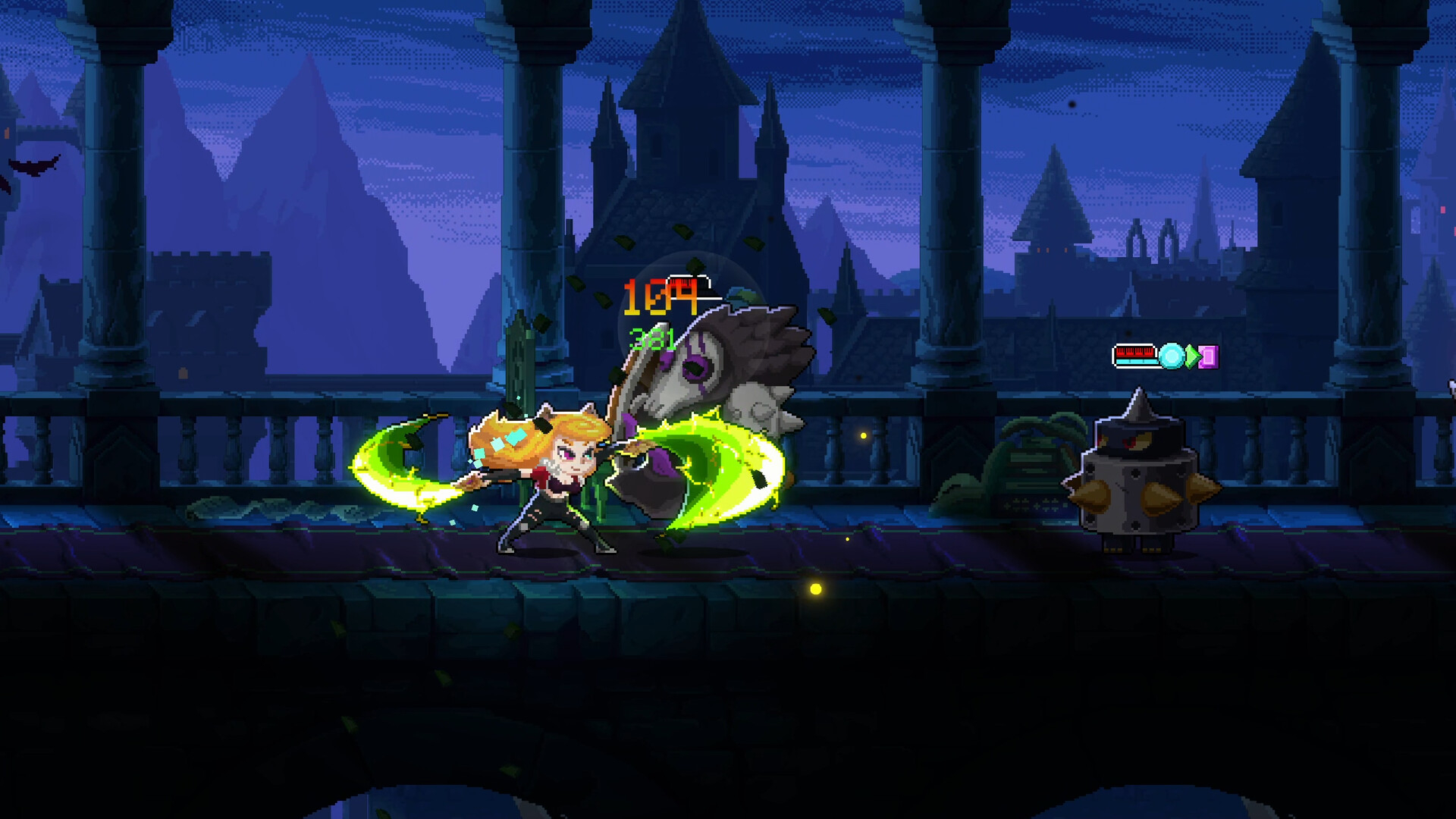Select the cyan diamond shield icon in HUD
Screen dimensions: 1456x819
click(x=1170, y=356)
